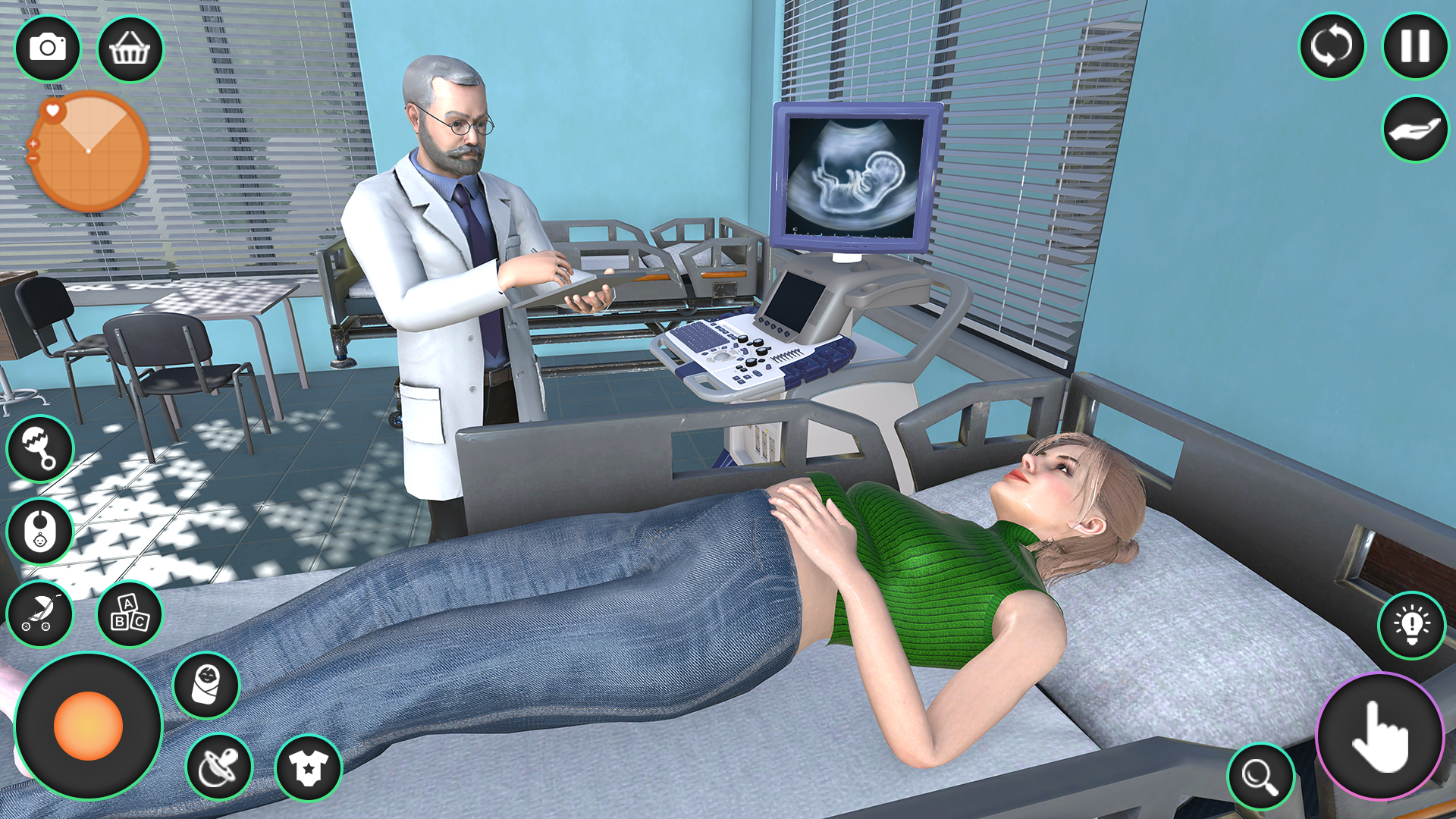Activate the hand care gesture icon

coord(1412,127)
